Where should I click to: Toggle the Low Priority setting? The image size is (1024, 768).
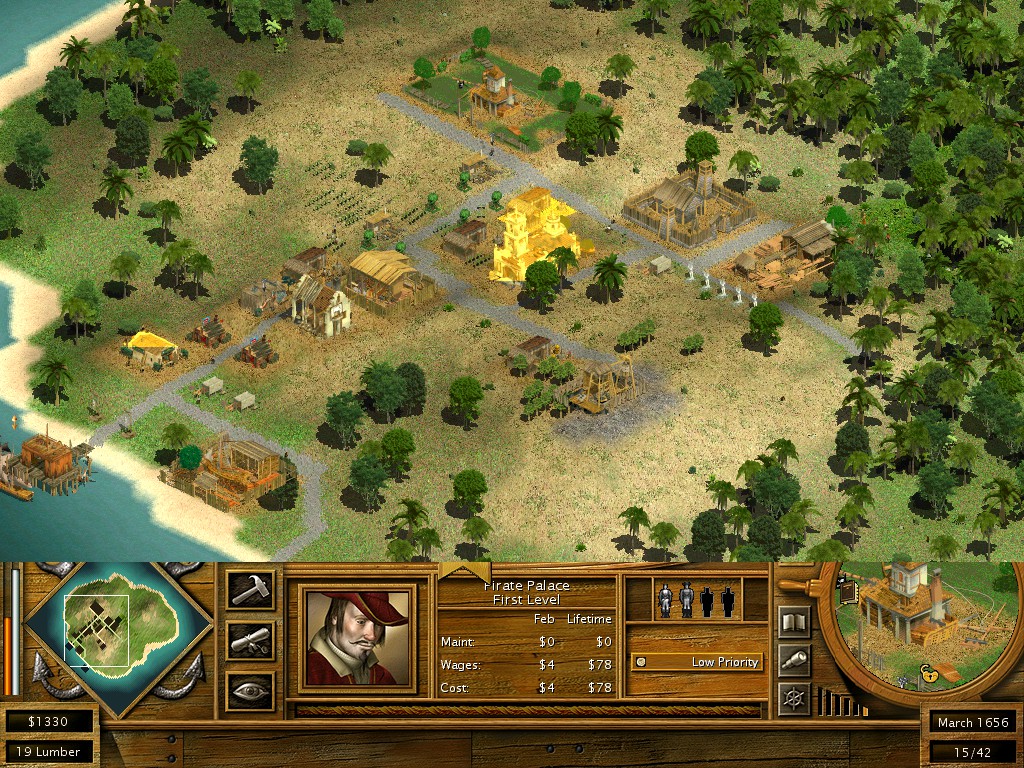pyautogui.click(x=696, y=662)
